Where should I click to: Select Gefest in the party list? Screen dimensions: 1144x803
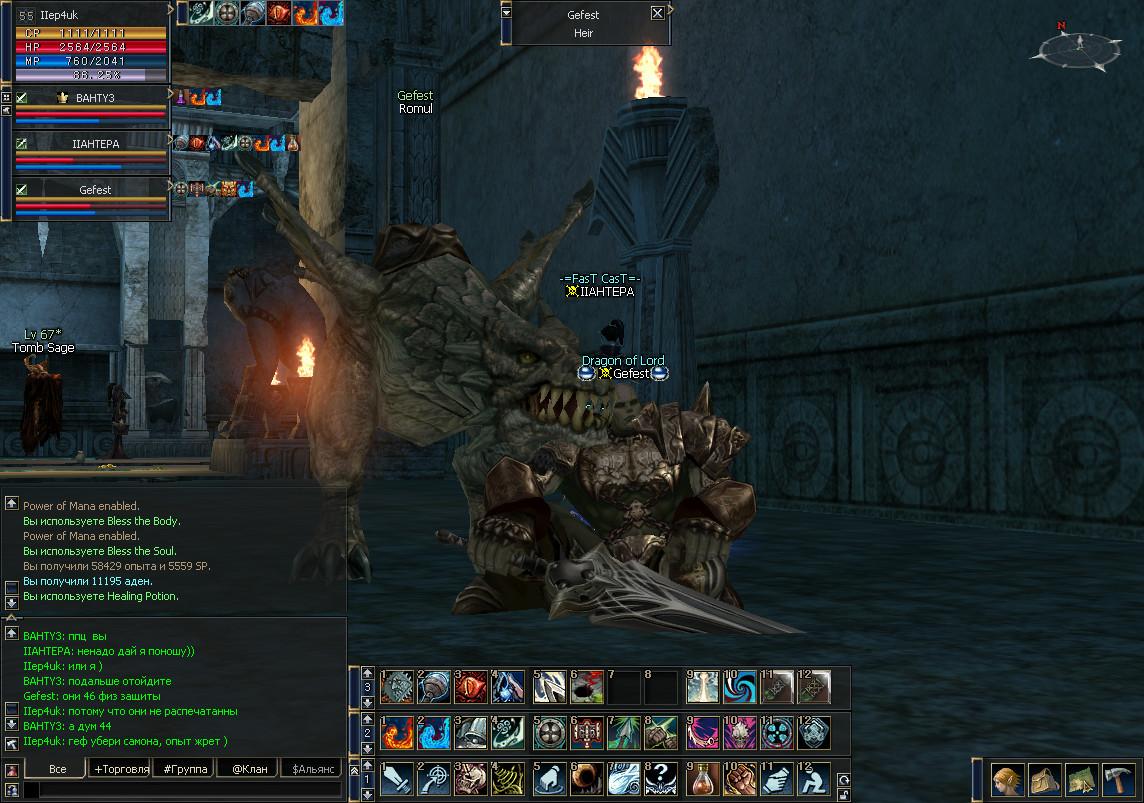click(94, 190)
